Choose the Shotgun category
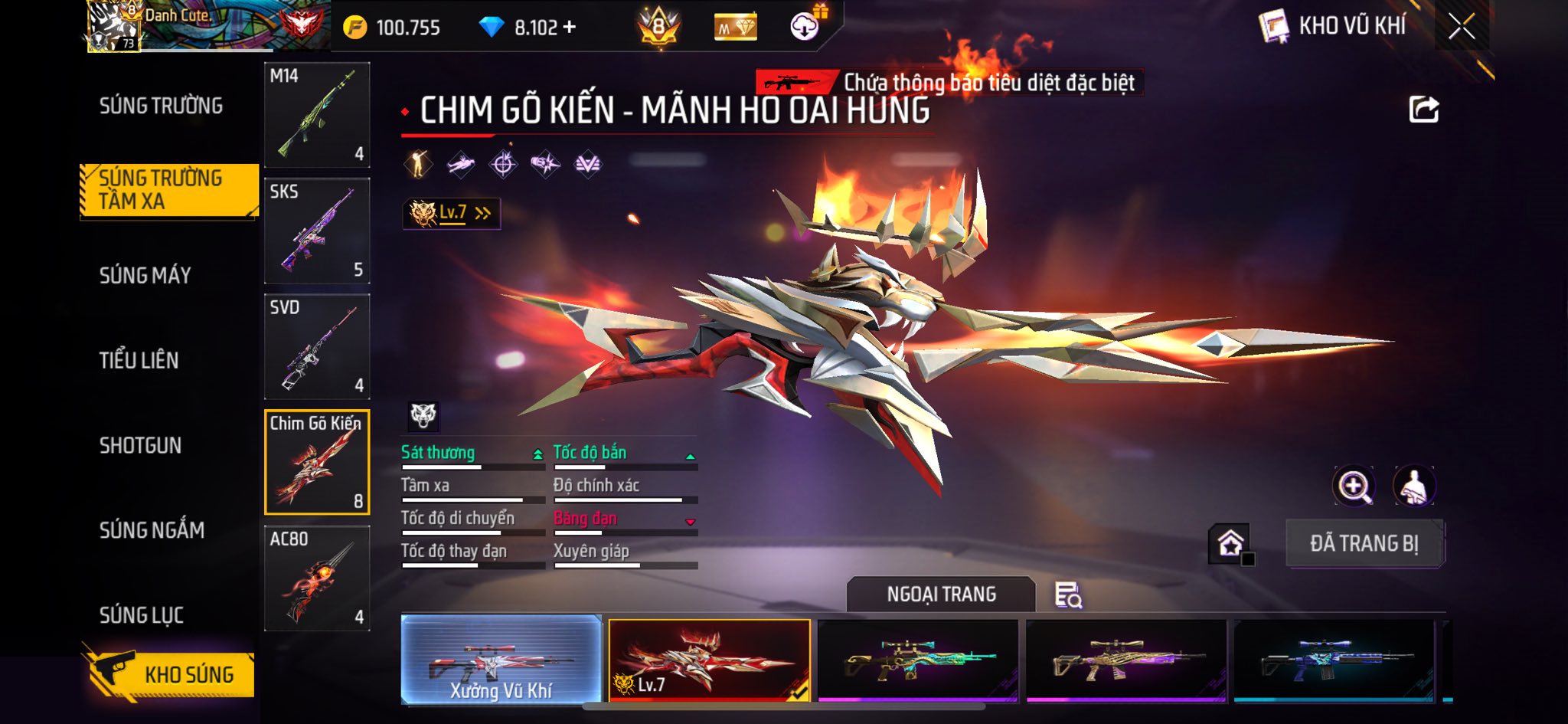This screenshot has width=1568, height=724. coord(140,445)
